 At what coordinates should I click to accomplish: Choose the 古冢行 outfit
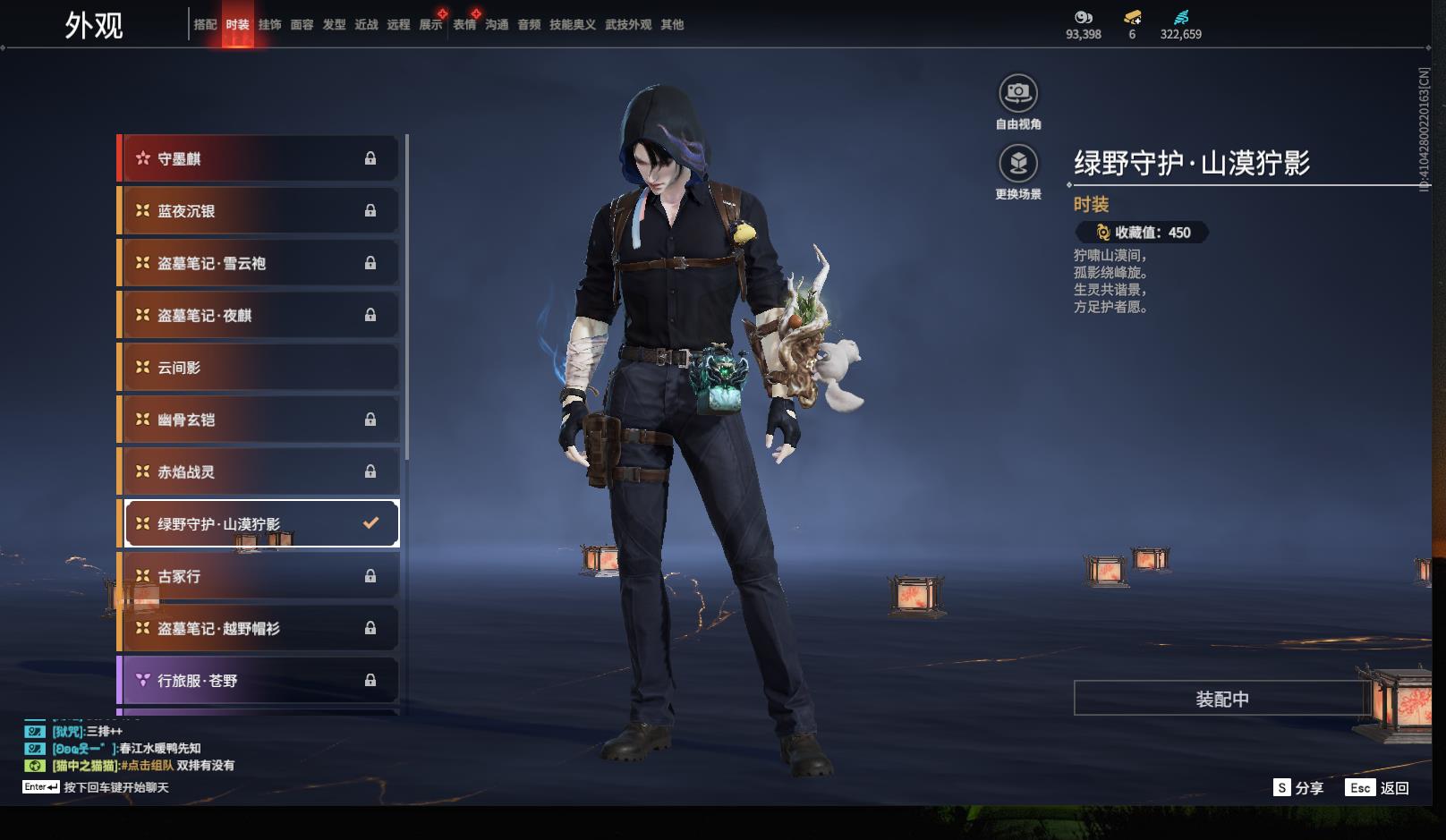click(259, 576)
